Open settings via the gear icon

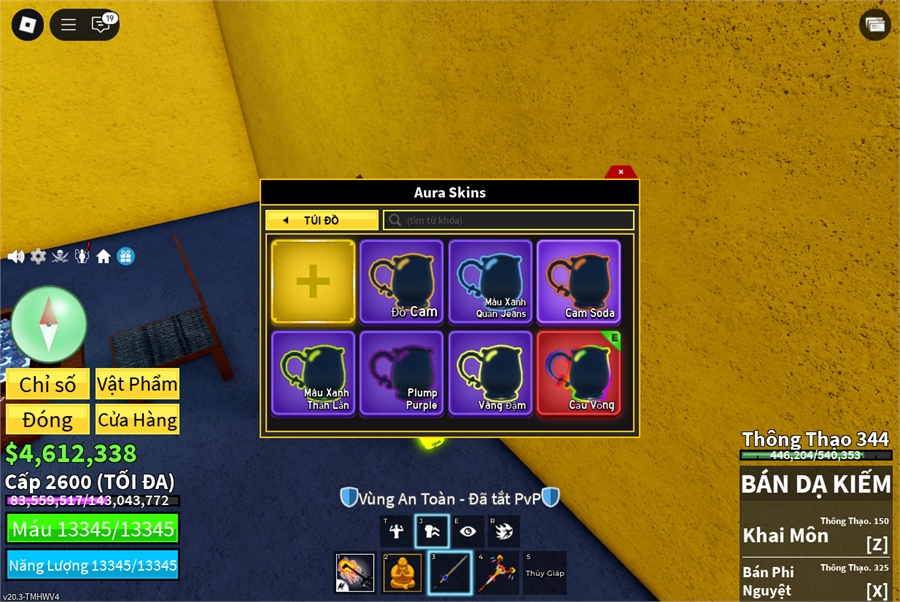coord(38,257)
